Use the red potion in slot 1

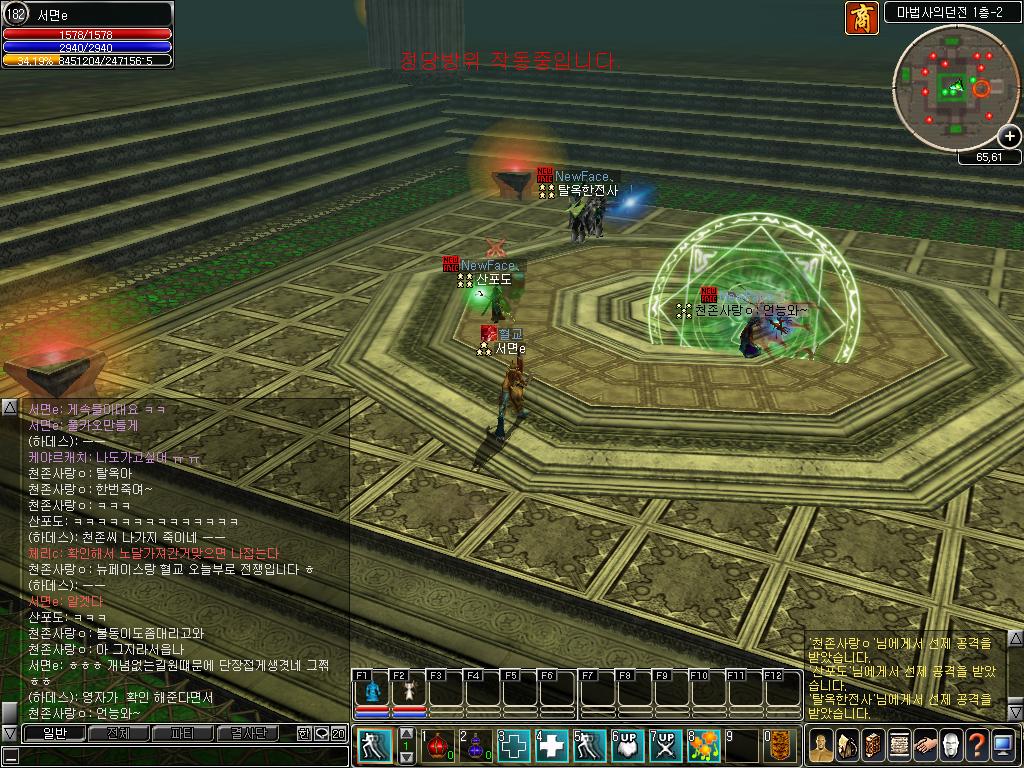pos(437,746)
